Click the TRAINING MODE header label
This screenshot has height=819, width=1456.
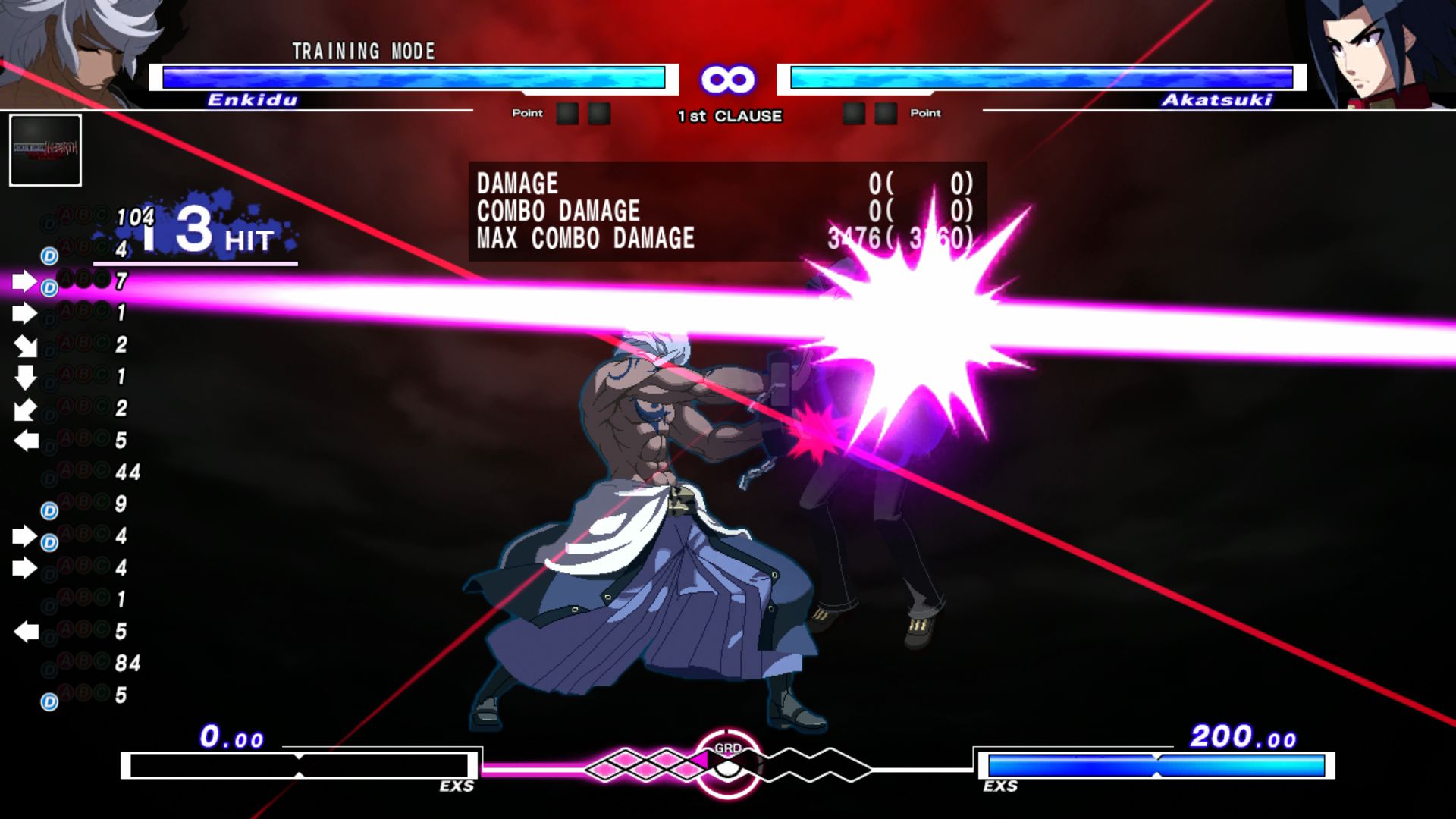point(362,52)
